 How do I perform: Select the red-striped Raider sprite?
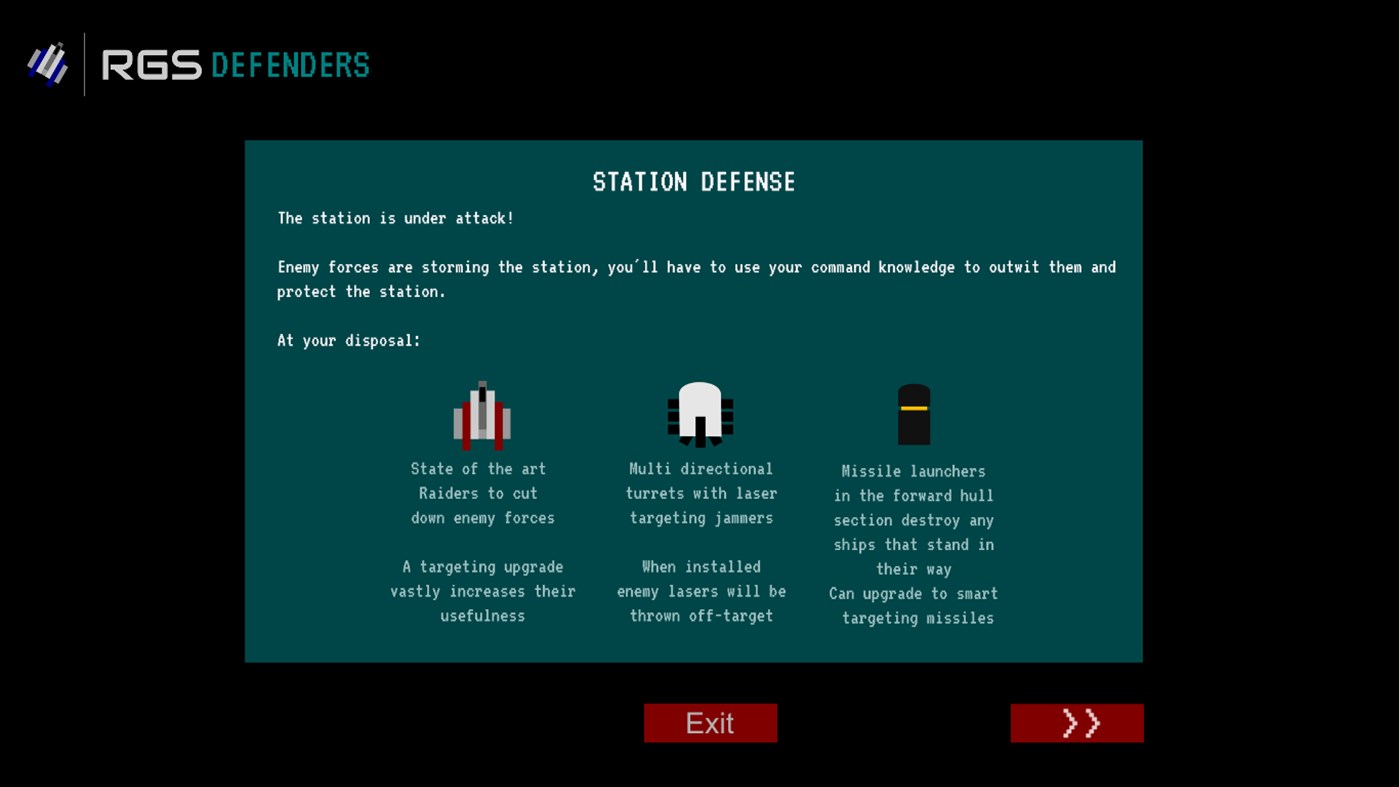pos(481,413)
